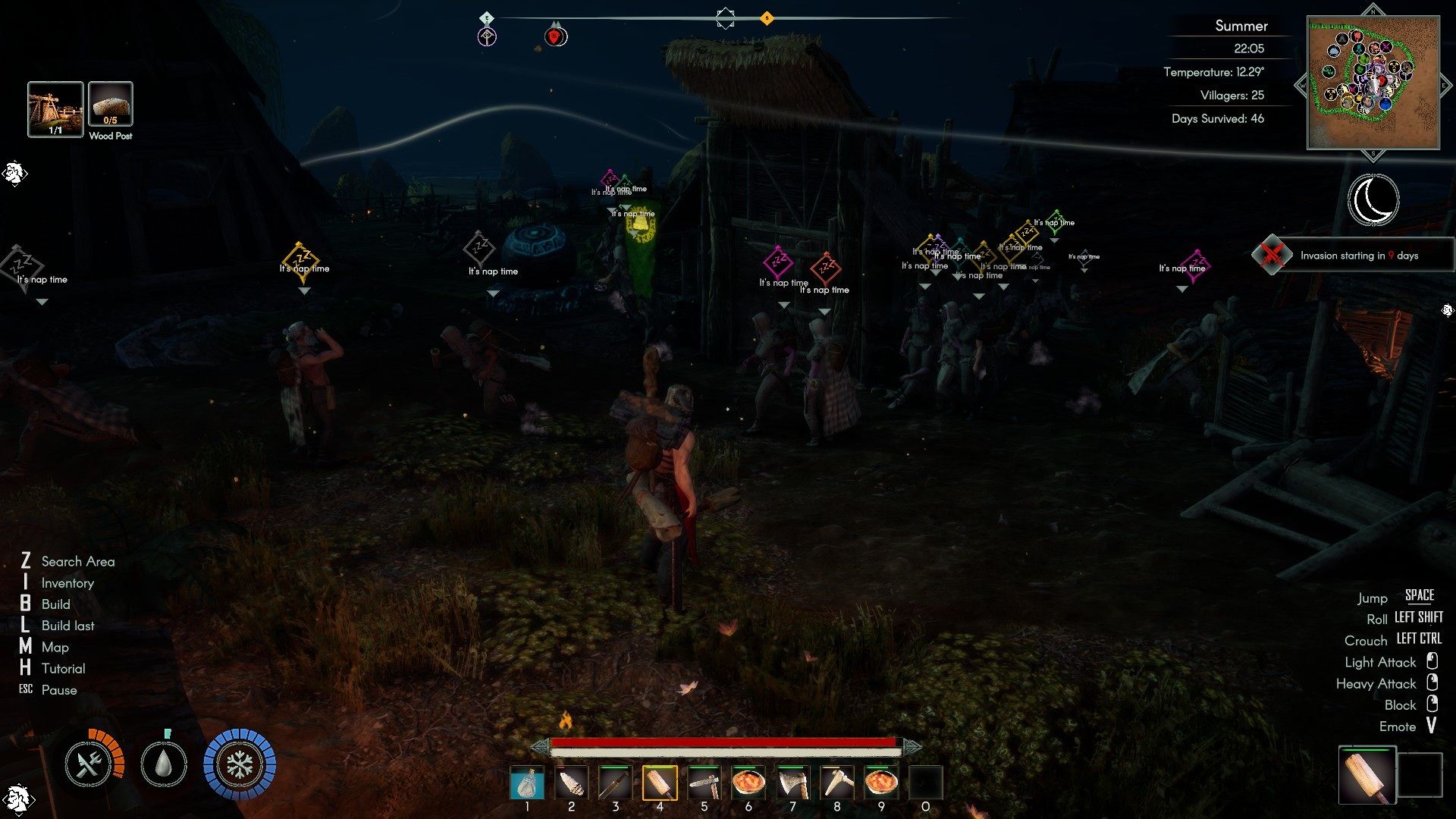
Task: Equip the iron axe from the hotbar
Action: click(792, 783)
